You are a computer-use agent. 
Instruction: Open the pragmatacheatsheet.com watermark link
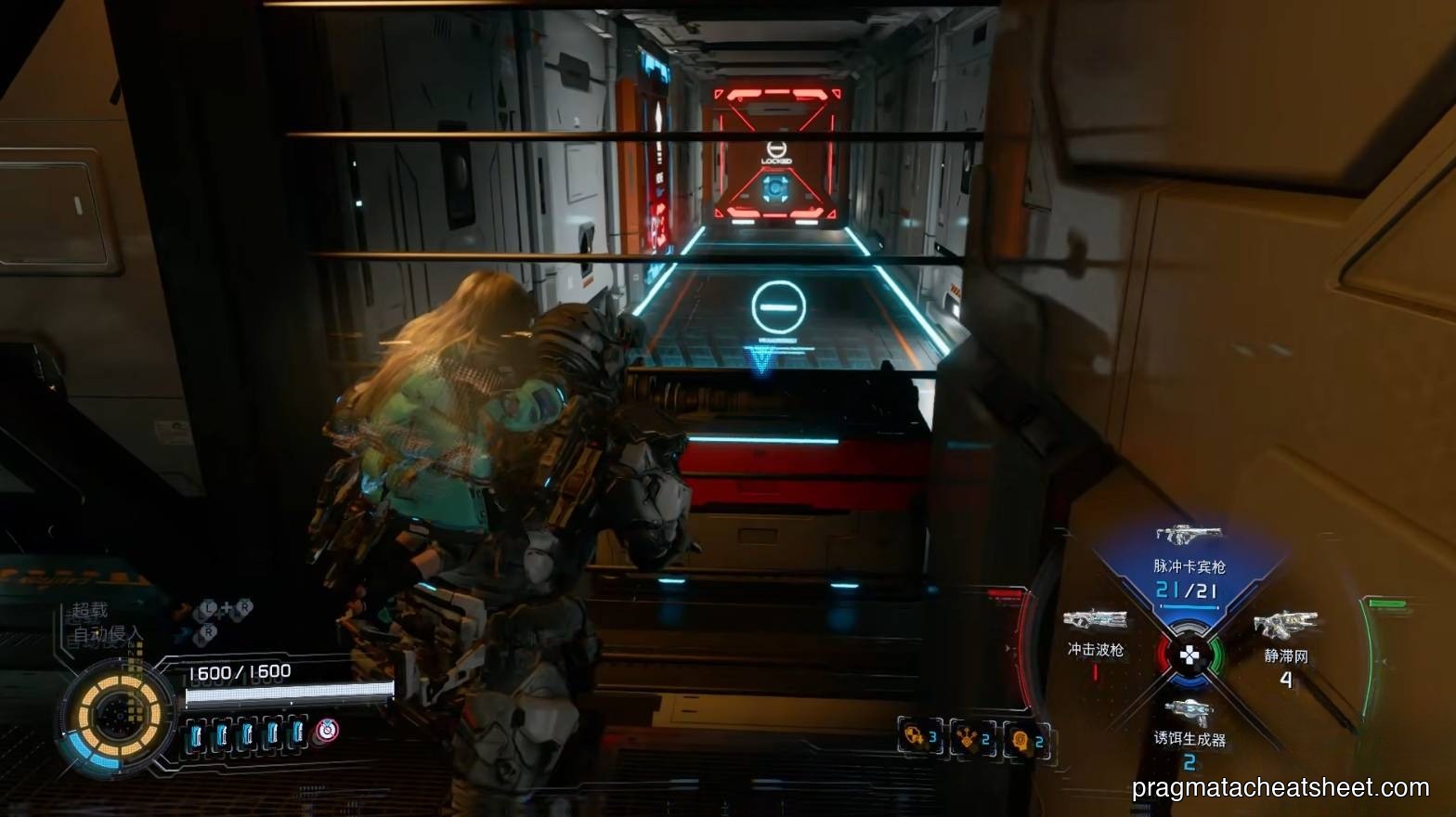click(x=1280, y=788)
